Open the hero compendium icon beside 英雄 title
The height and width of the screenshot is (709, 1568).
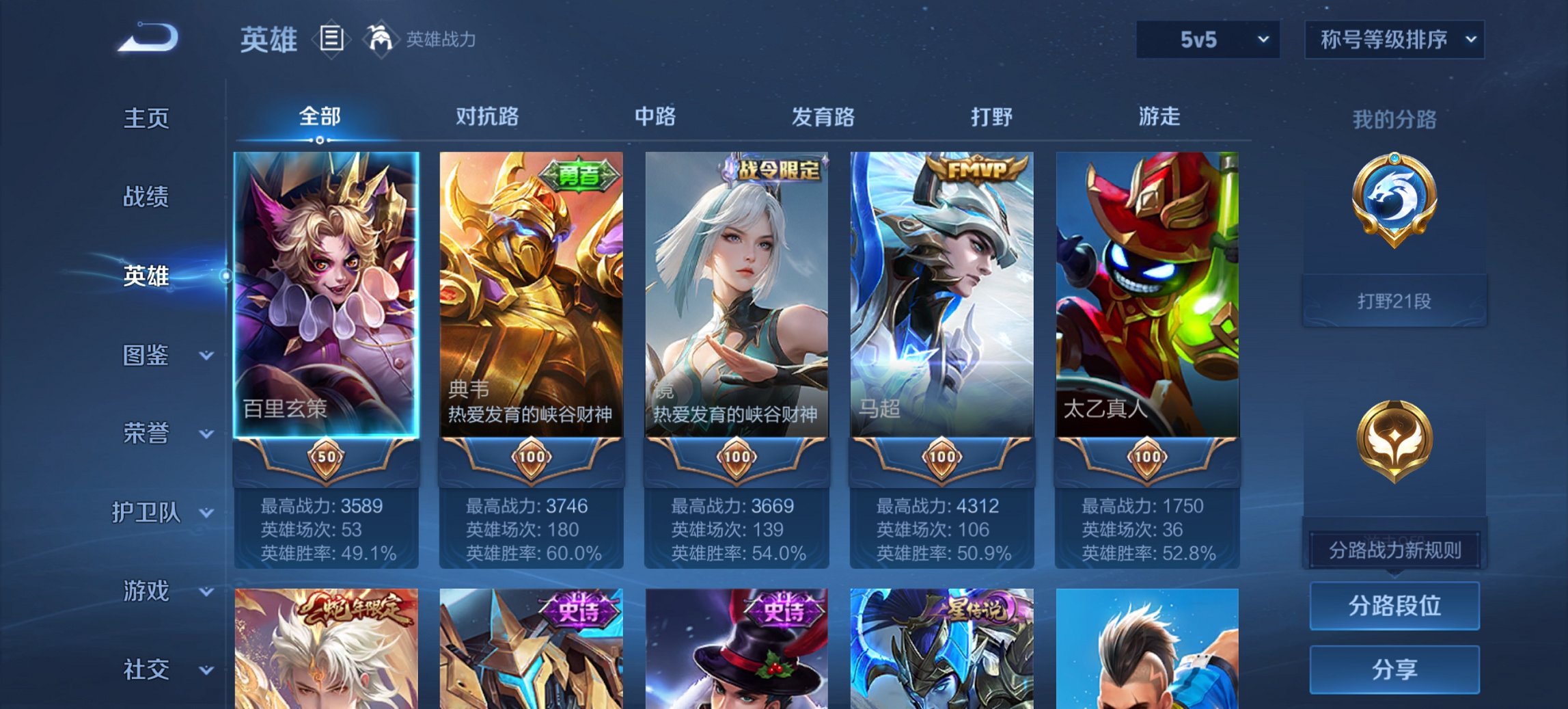331,40
